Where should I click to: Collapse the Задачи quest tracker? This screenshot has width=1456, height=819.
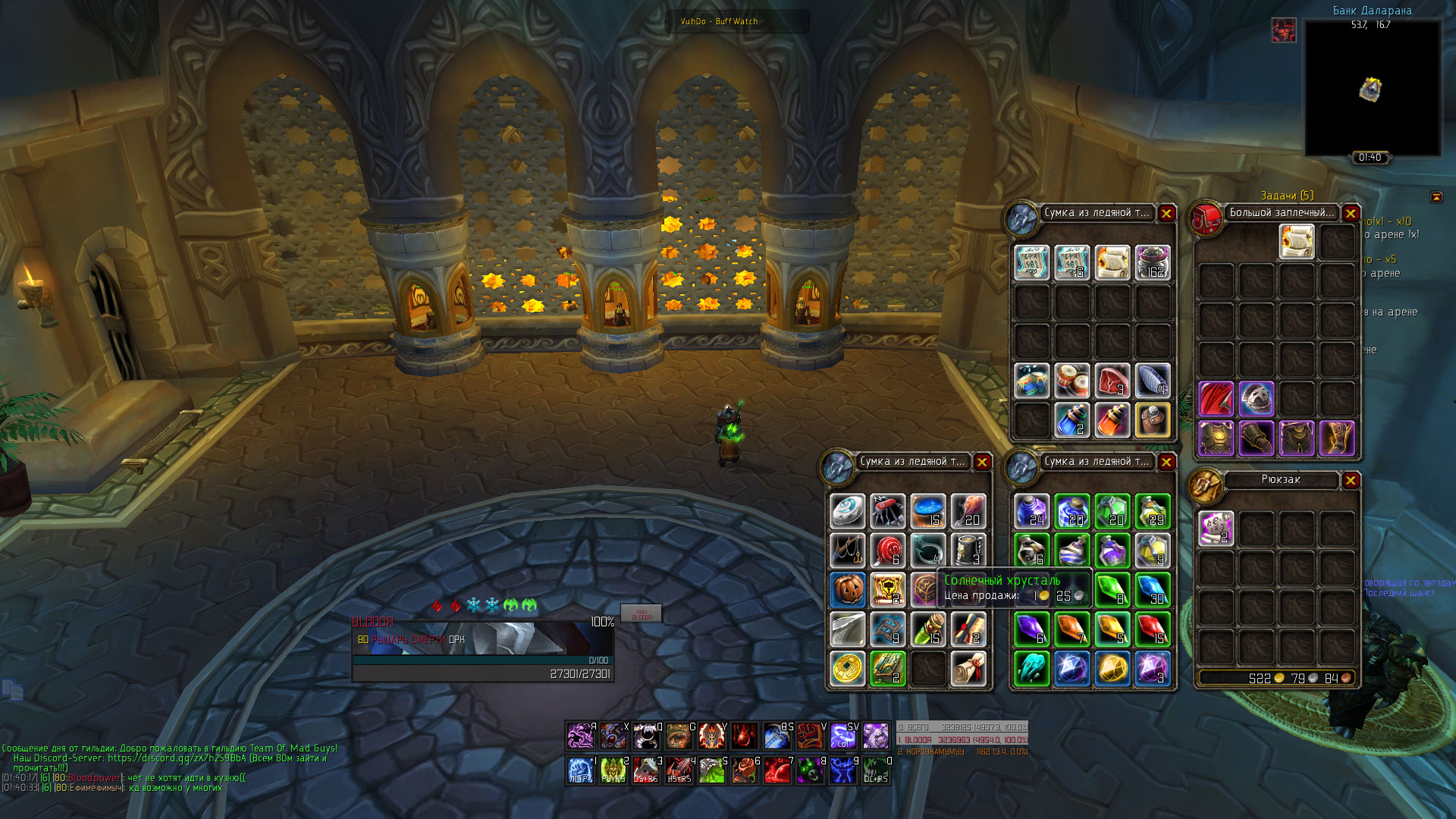click(1436, 197)
